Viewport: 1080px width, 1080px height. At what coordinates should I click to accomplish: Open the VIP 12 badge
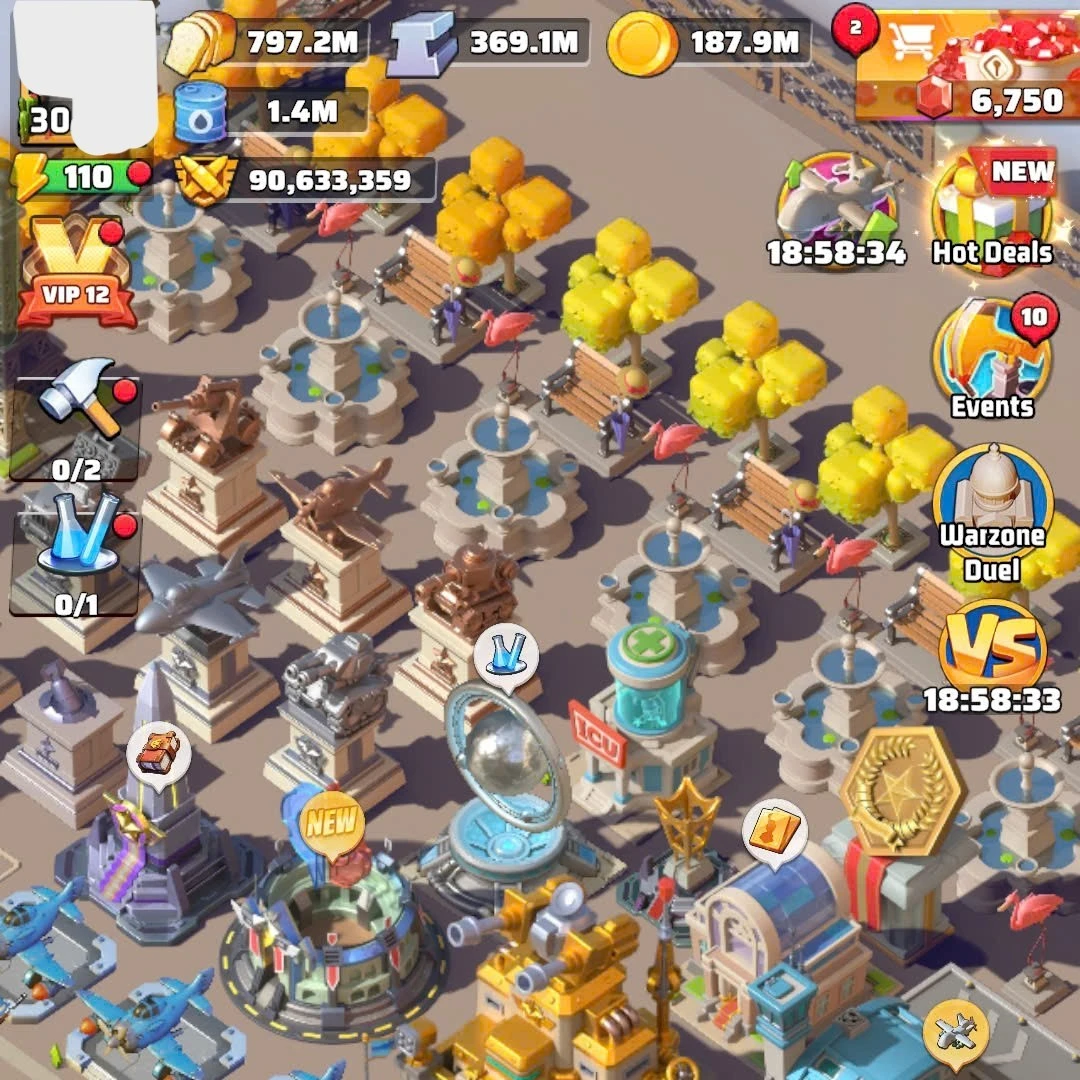(76, 272)
